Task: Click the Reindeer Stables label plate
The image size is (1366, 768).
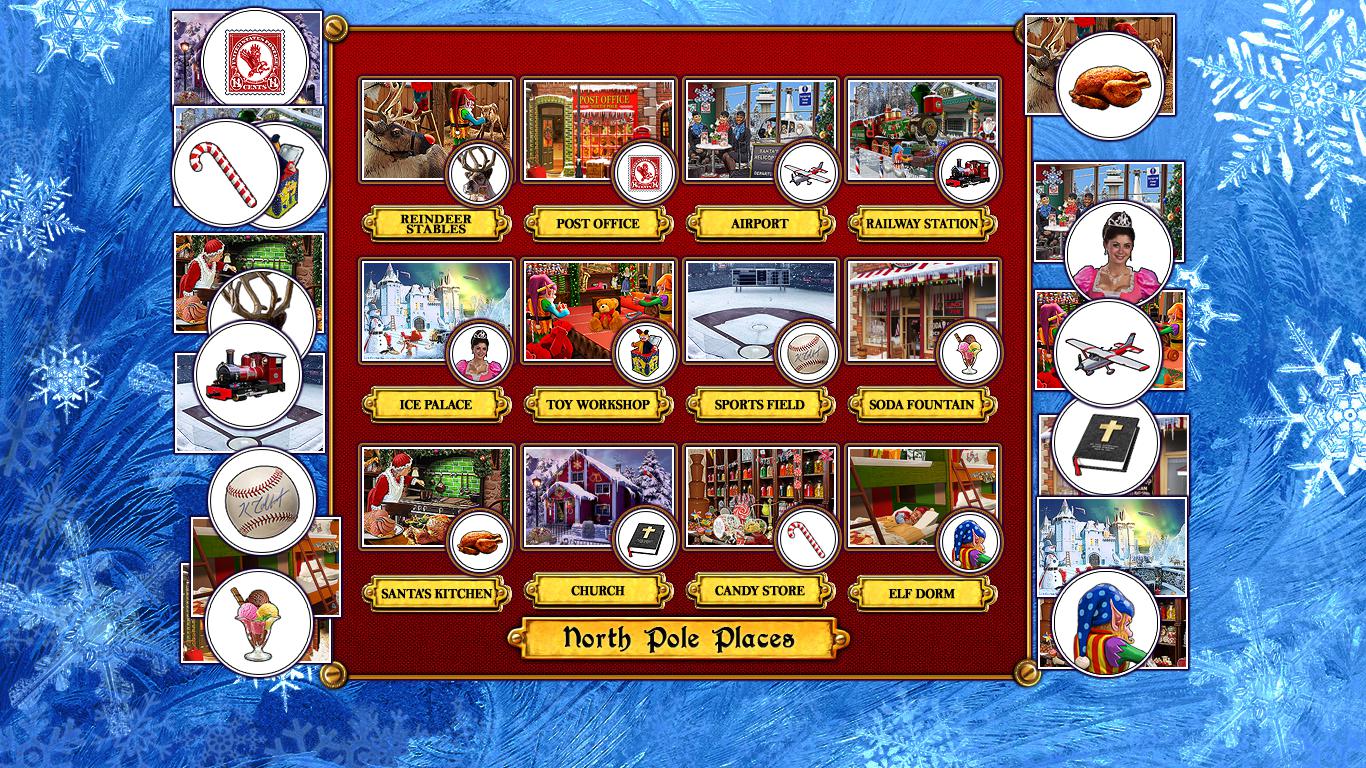Action: coord(435,224)
